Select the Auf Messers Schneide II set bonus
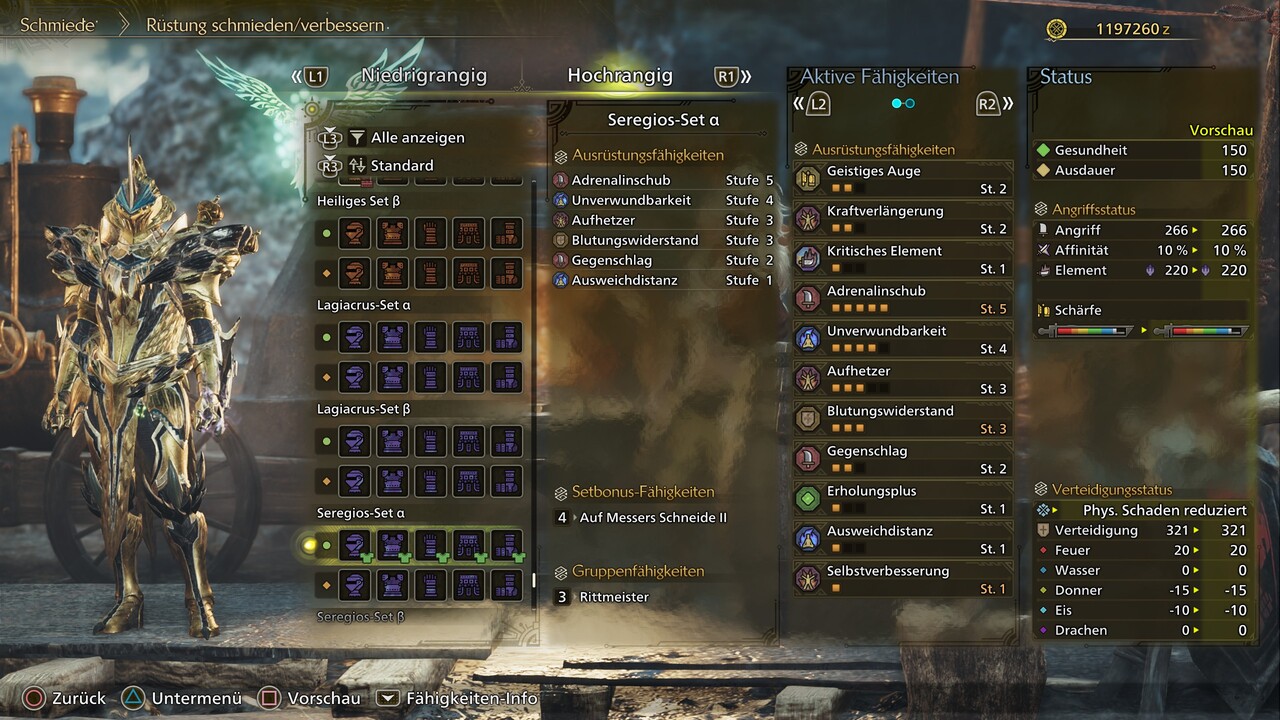The height and width of the screenshot is (720, 1280). pos(652,518)
